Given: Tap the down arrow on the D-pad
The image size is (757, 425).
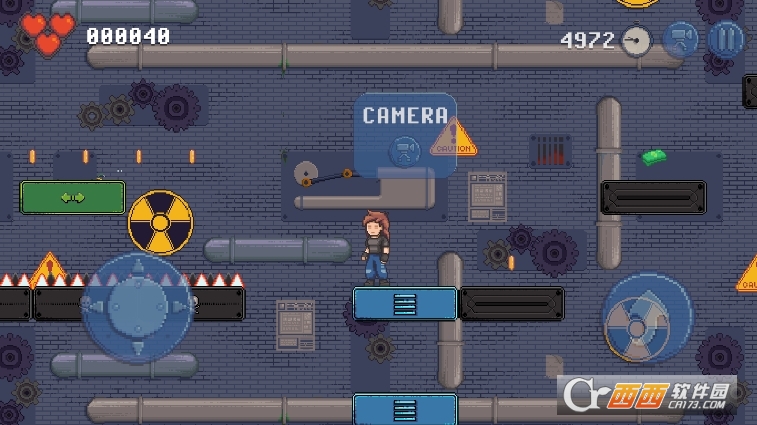Looking at the screenshot, I should [136, 346].
